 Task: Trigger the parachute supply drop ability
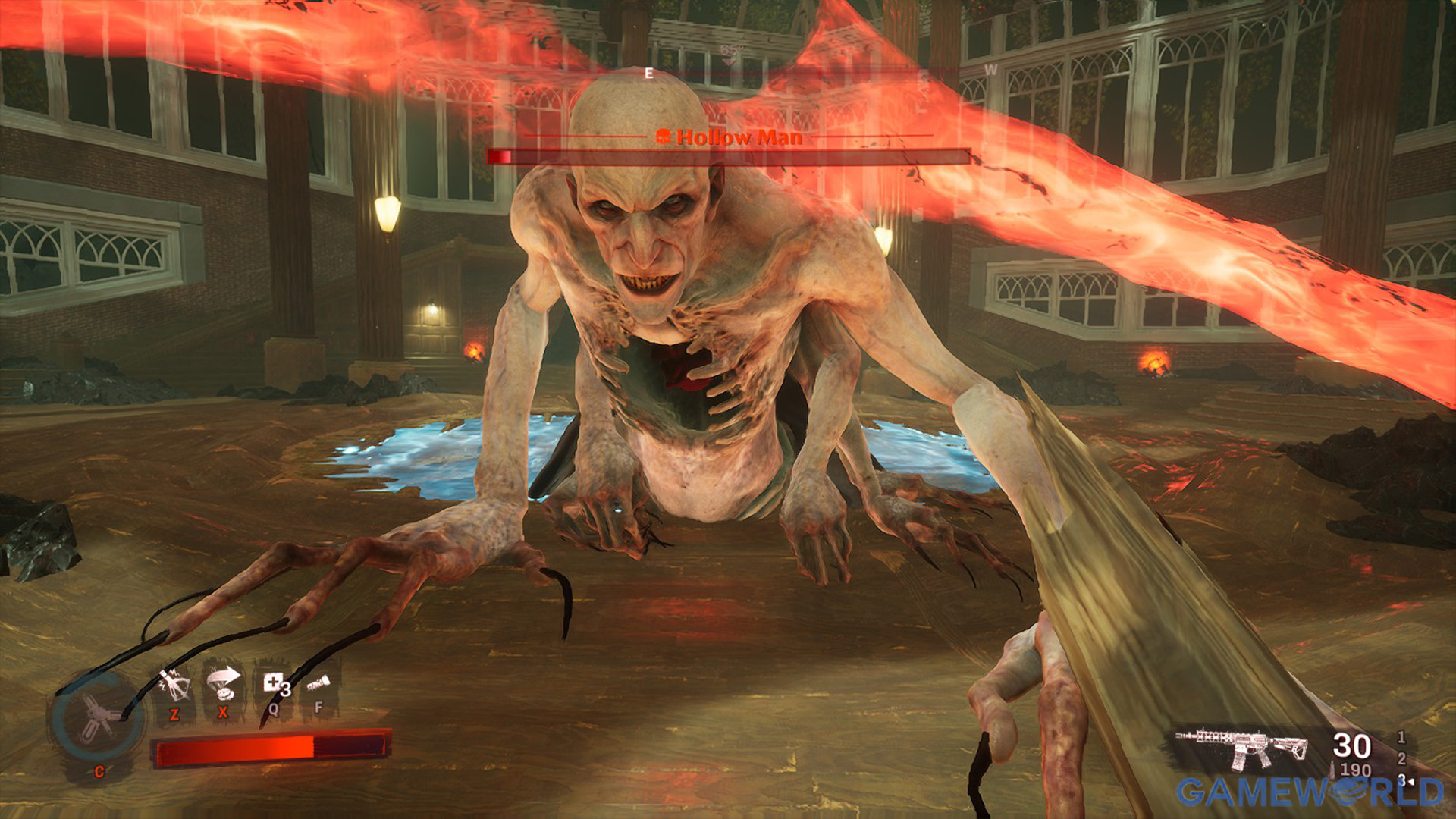click(223, 682)
